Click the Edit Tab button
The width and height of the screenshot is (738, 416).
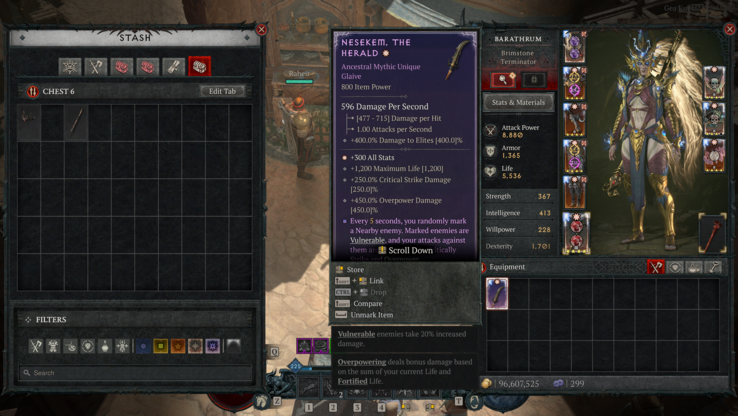click(x=222, y=91)
